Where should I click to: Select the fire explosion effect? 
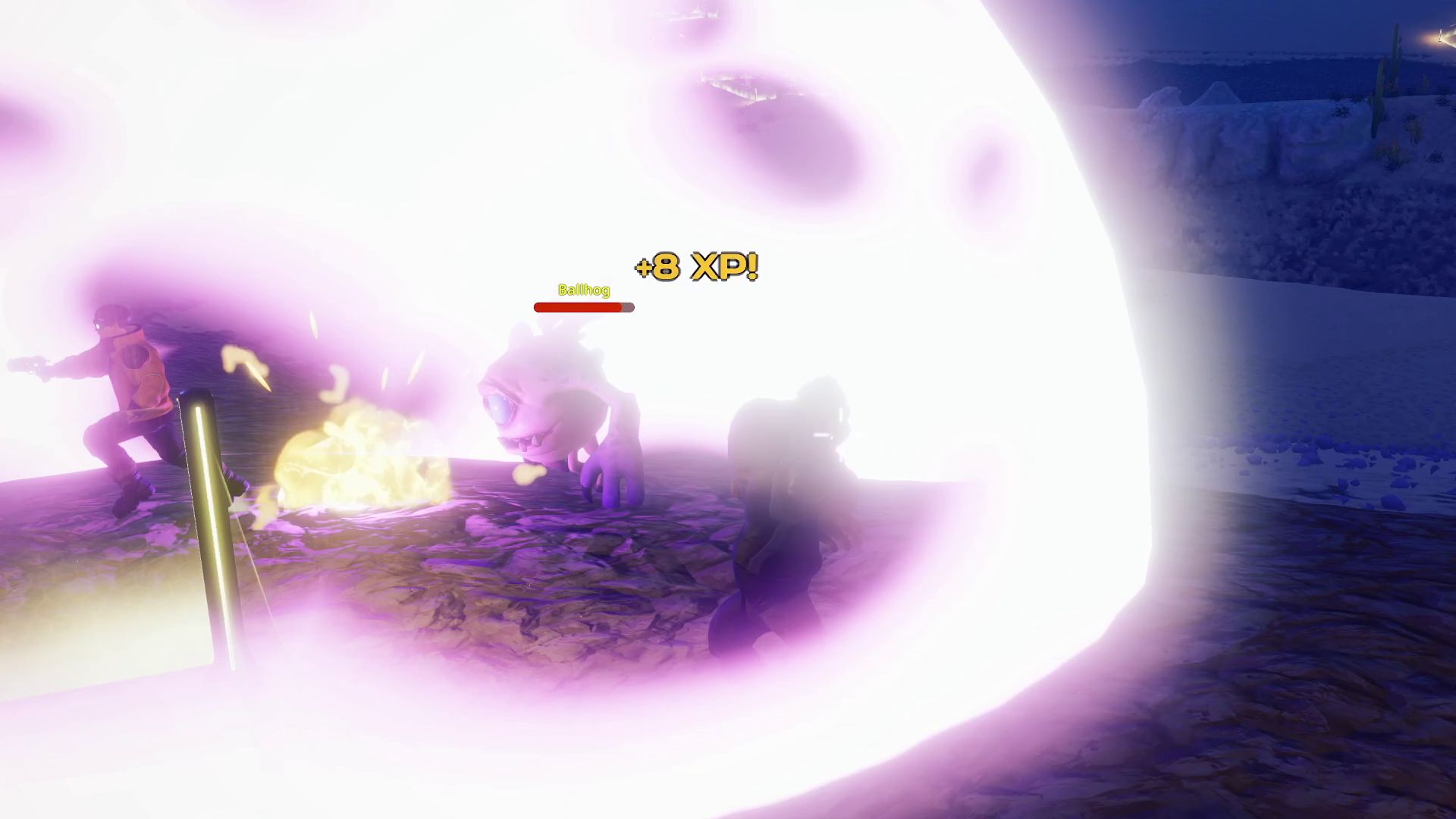click(x=356, y=463)
